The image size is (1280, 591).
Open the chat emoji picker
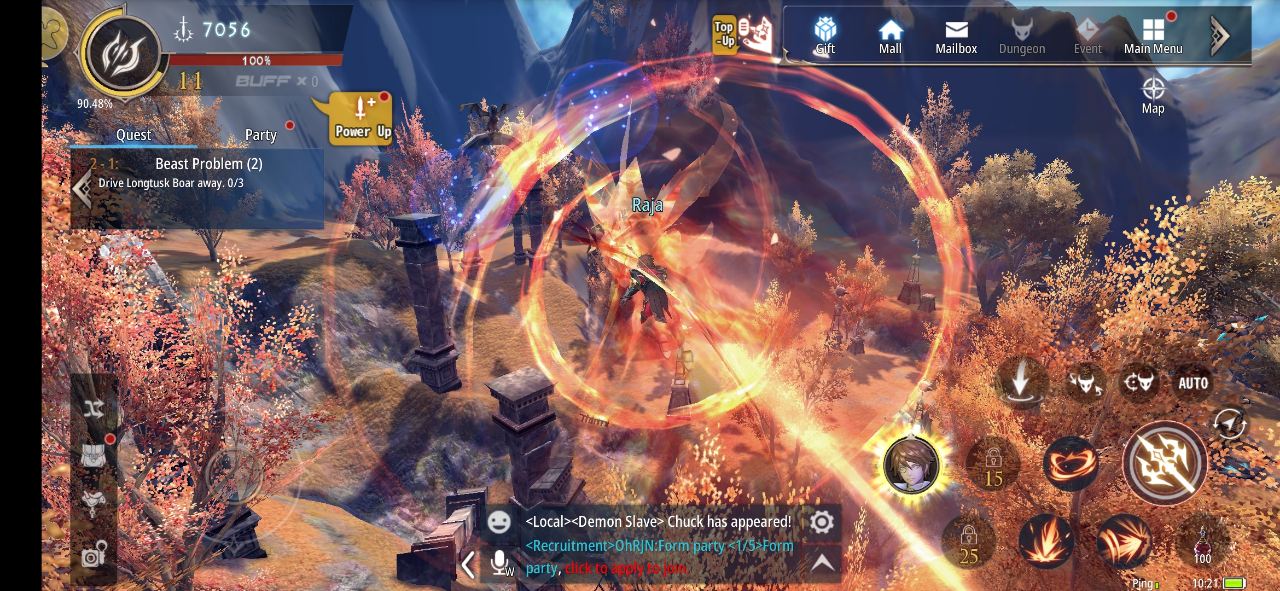point(499,522)
